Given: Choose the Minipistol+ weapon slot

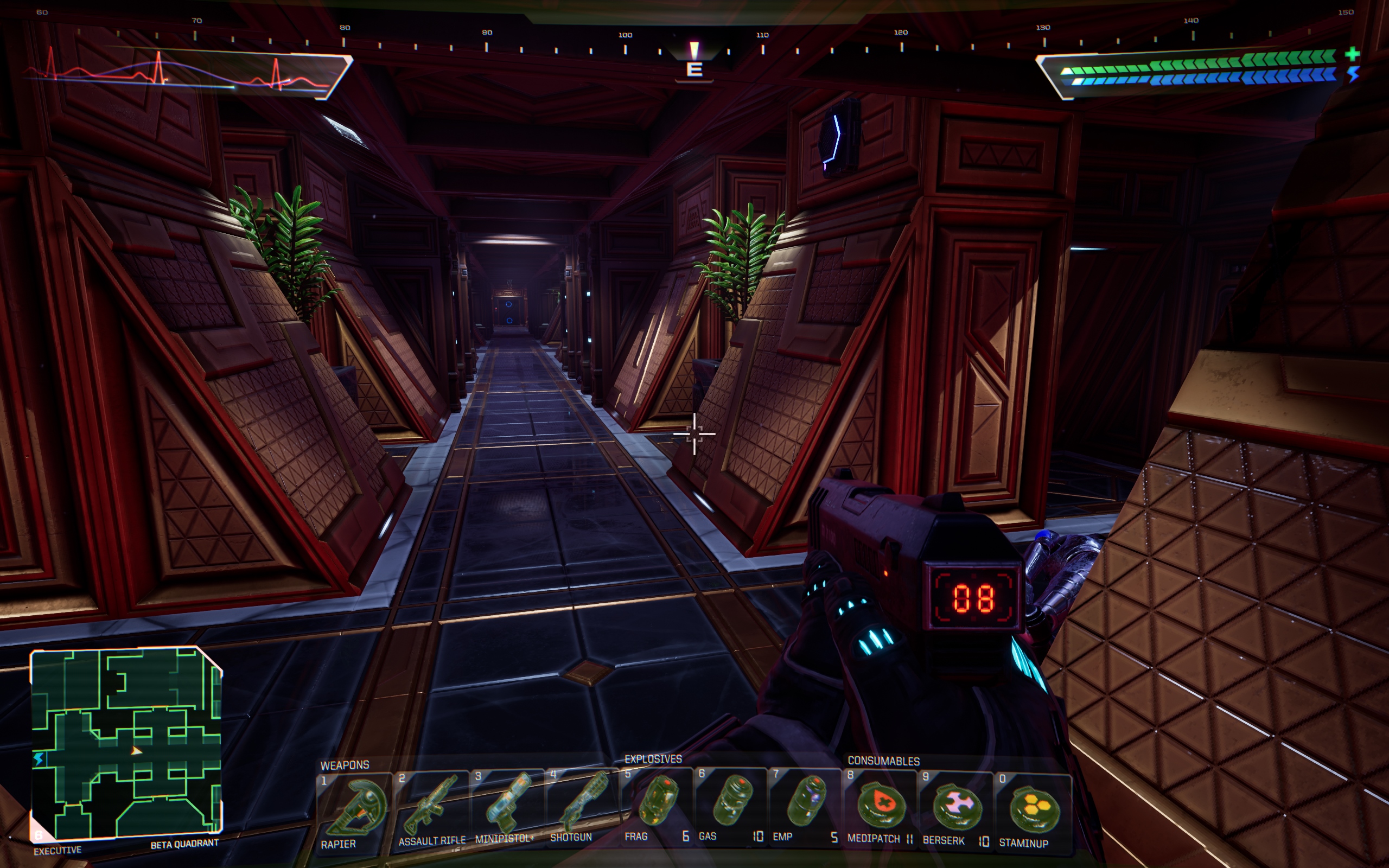Looking at the screenshot, I should (x=506, y=807).
